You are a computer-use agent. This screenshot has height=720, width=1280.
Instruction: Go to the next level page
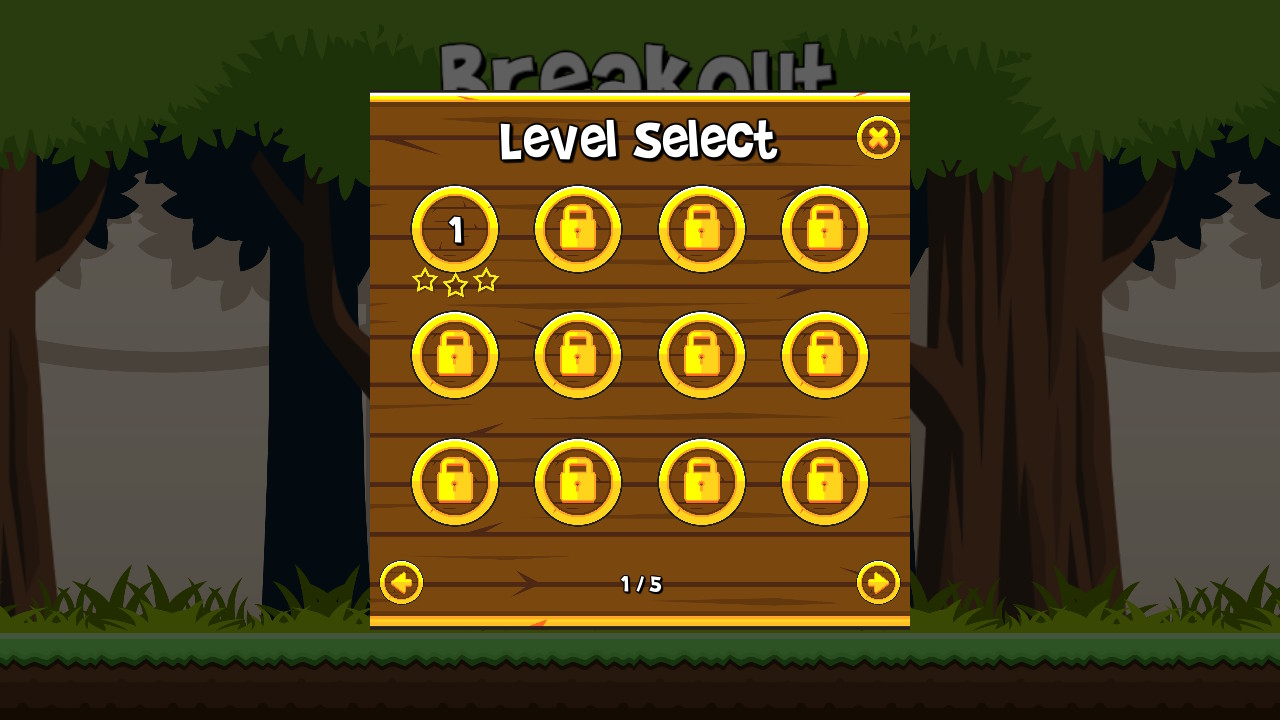(878, 583)
